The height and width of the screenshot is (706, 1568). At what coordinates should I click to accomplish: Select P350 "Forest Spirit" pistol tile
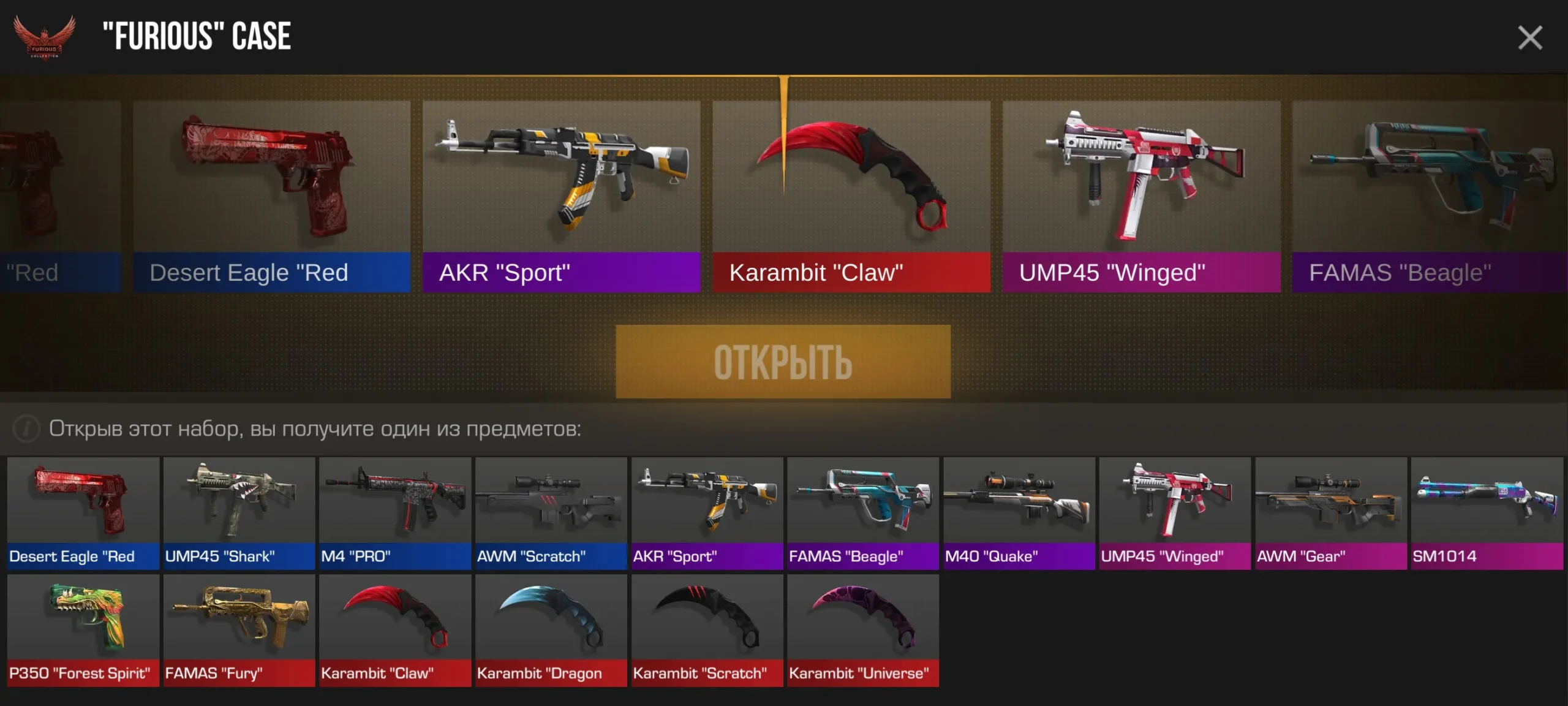click(83, 630)
